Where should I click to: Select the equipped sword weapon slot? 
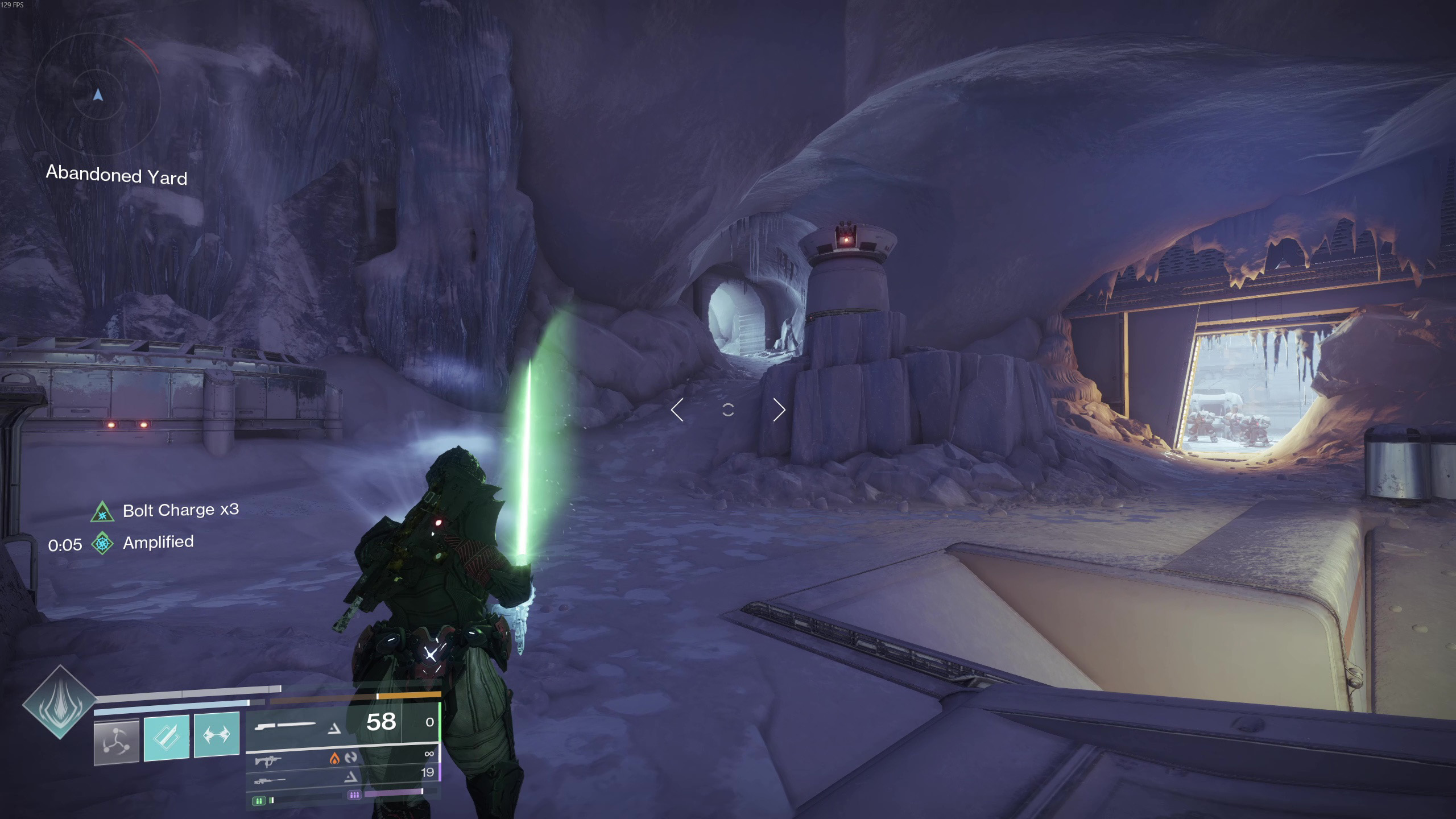[285, 725]
